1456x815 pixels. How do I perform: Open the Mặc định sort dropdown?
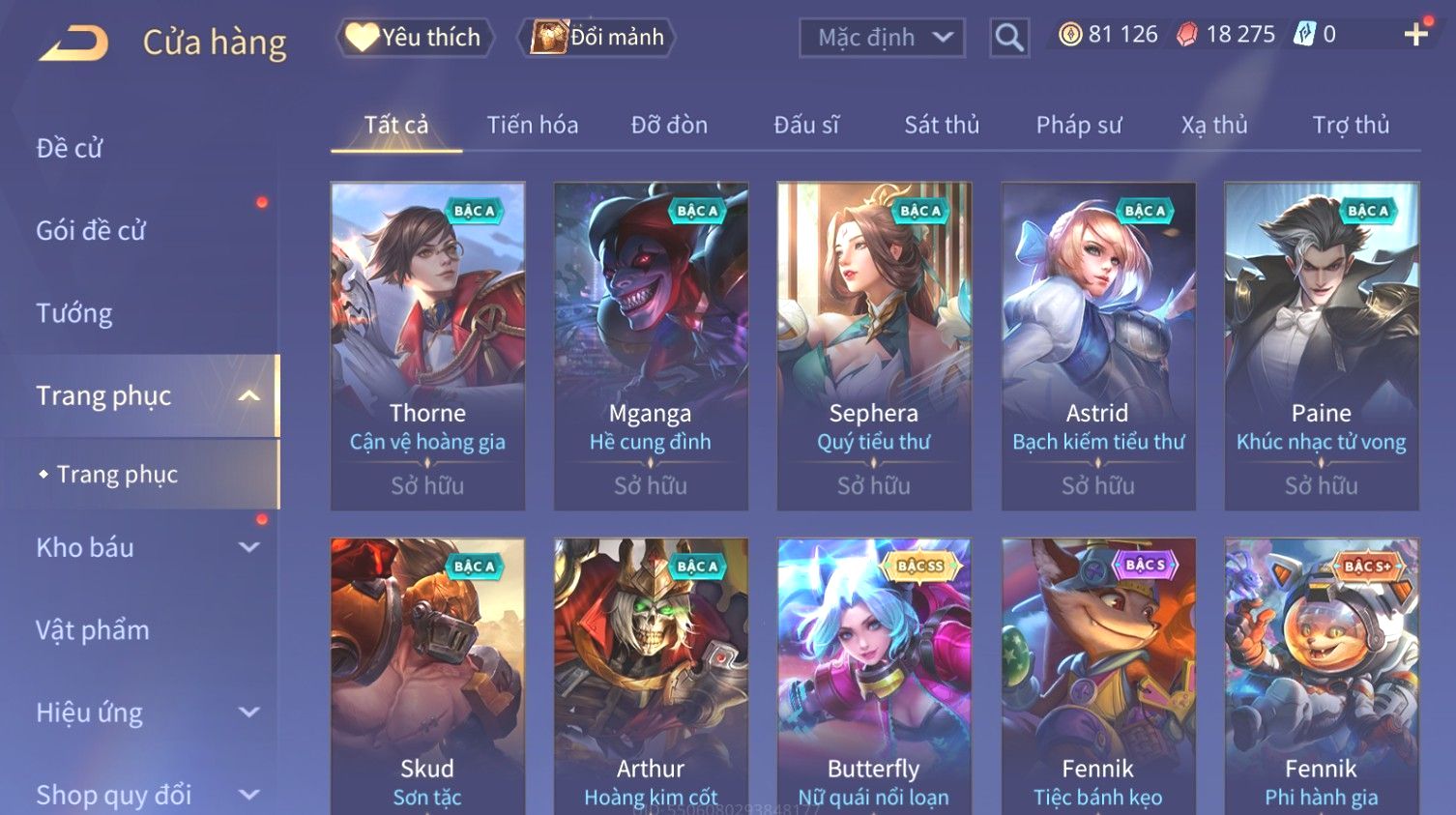(882, 38)
